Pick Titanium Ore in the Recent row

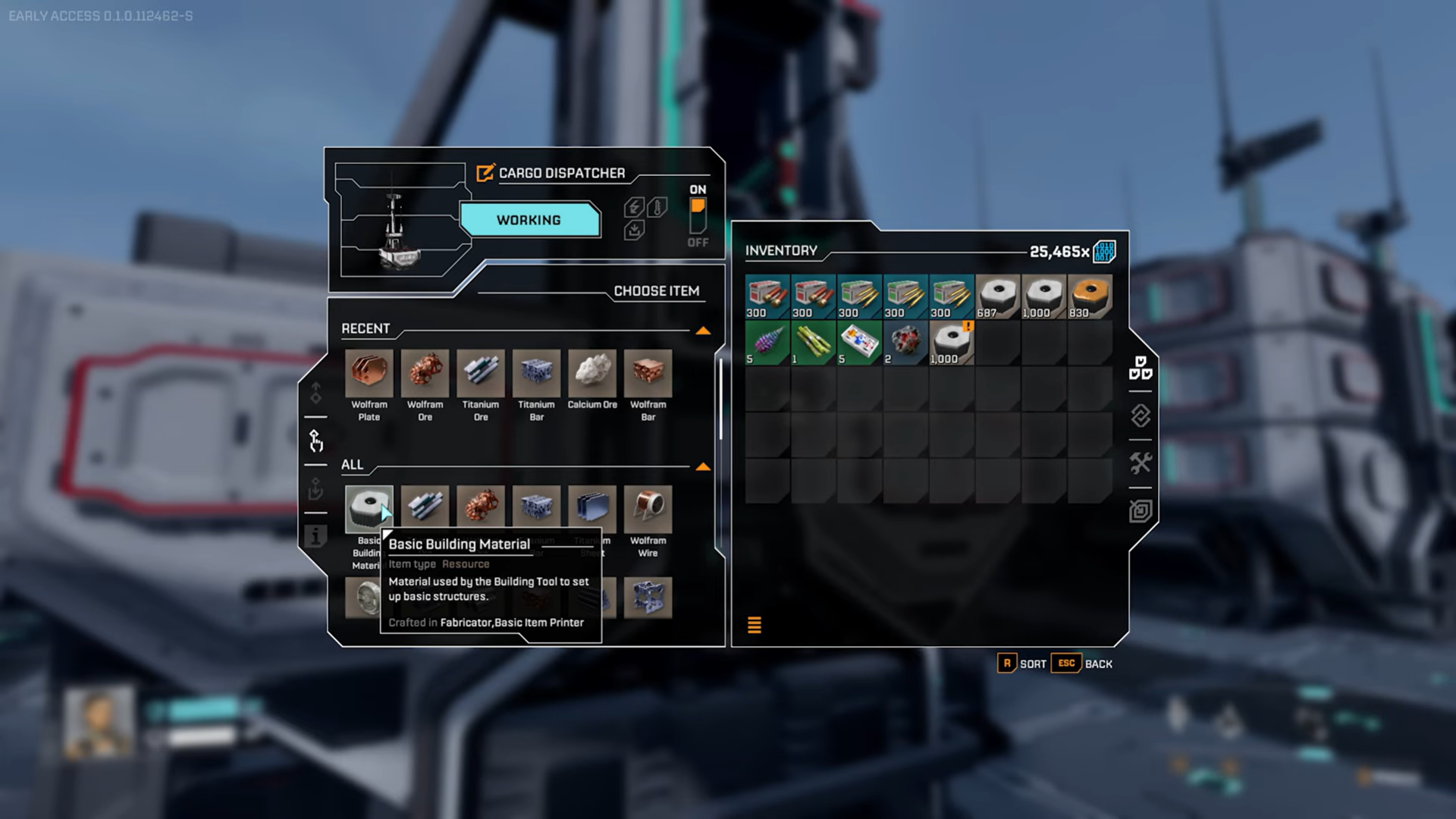[481, 373]
